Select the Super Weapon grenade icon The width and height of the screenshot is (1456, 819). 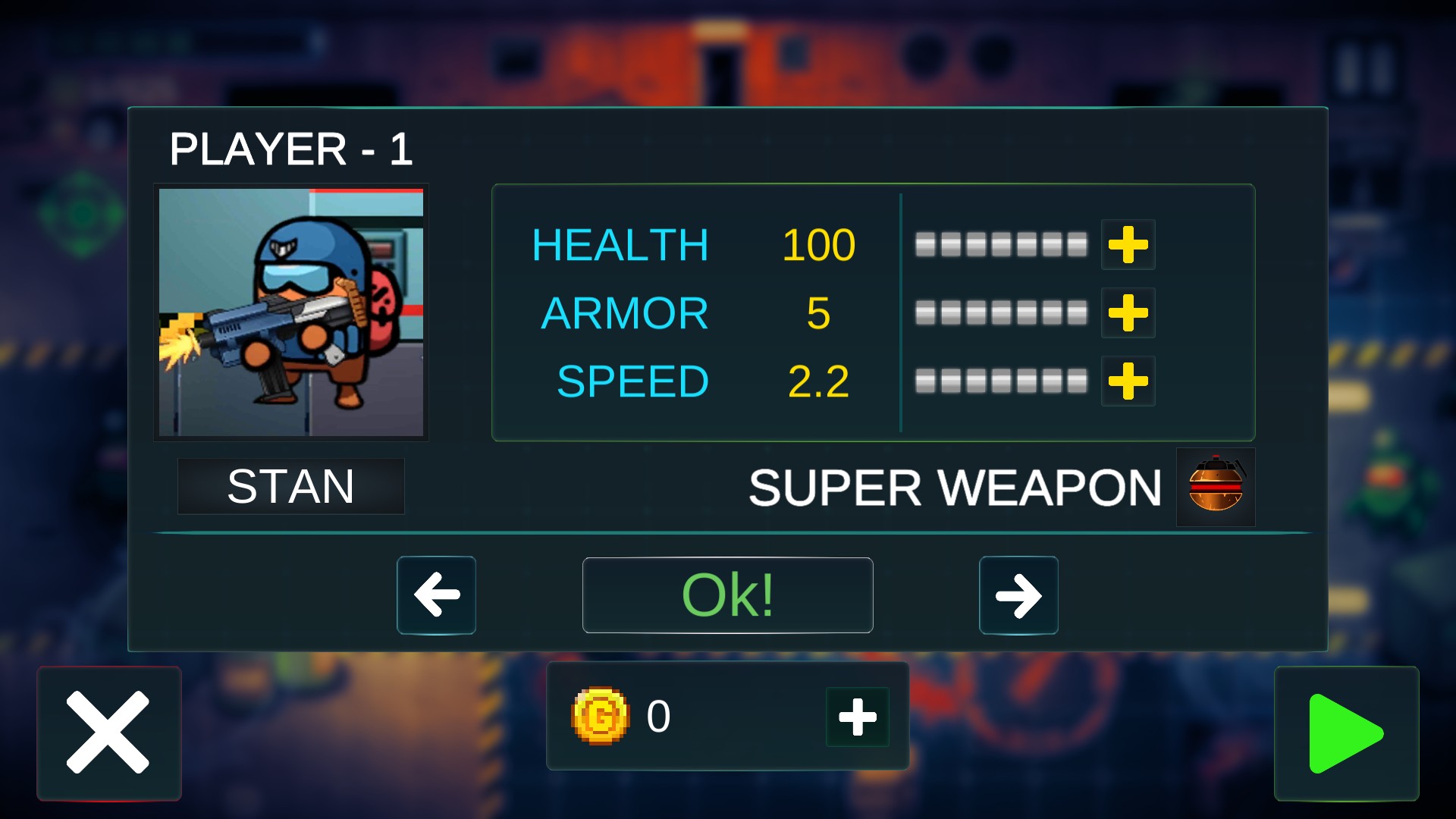tap(1215, 487)
